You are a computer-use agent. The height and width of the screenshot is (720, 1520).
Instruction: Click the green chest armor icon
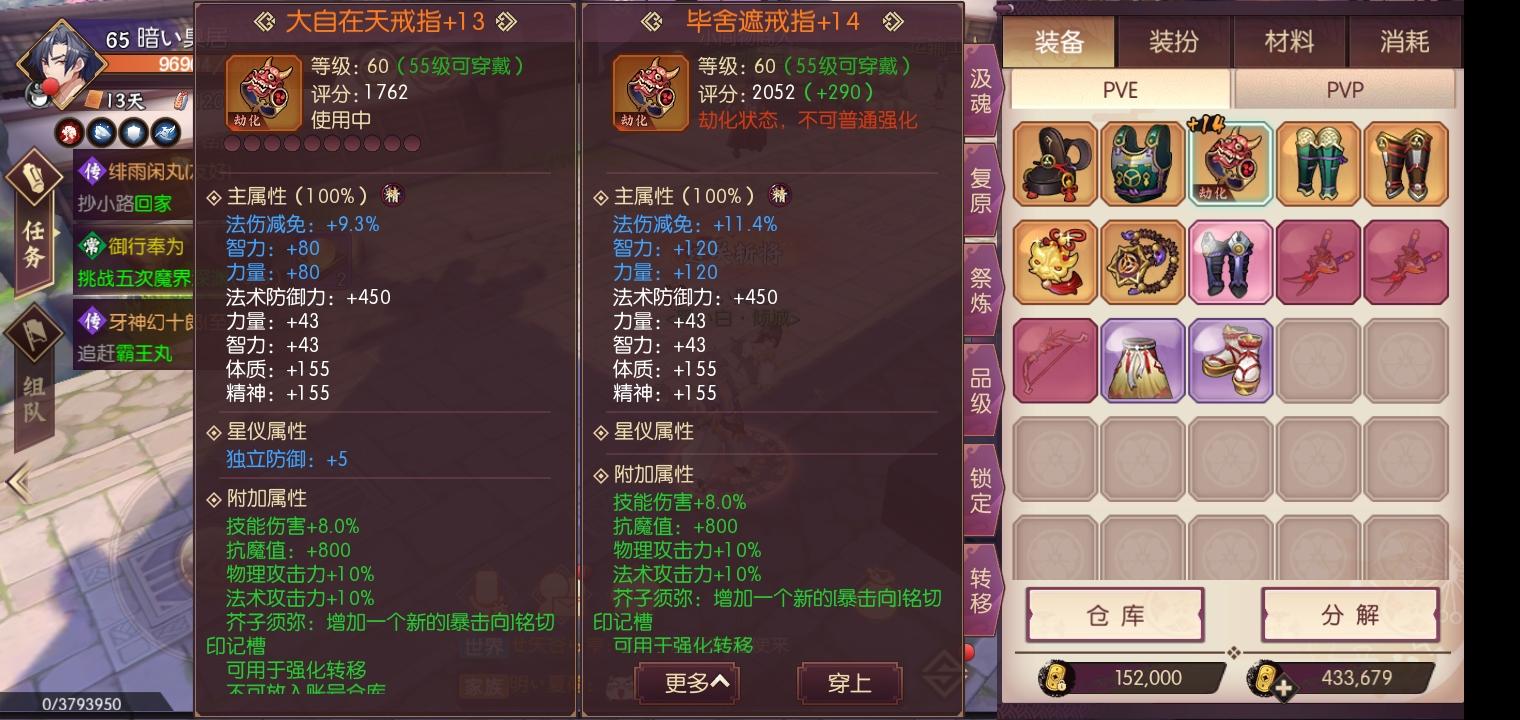[1143, 162]
